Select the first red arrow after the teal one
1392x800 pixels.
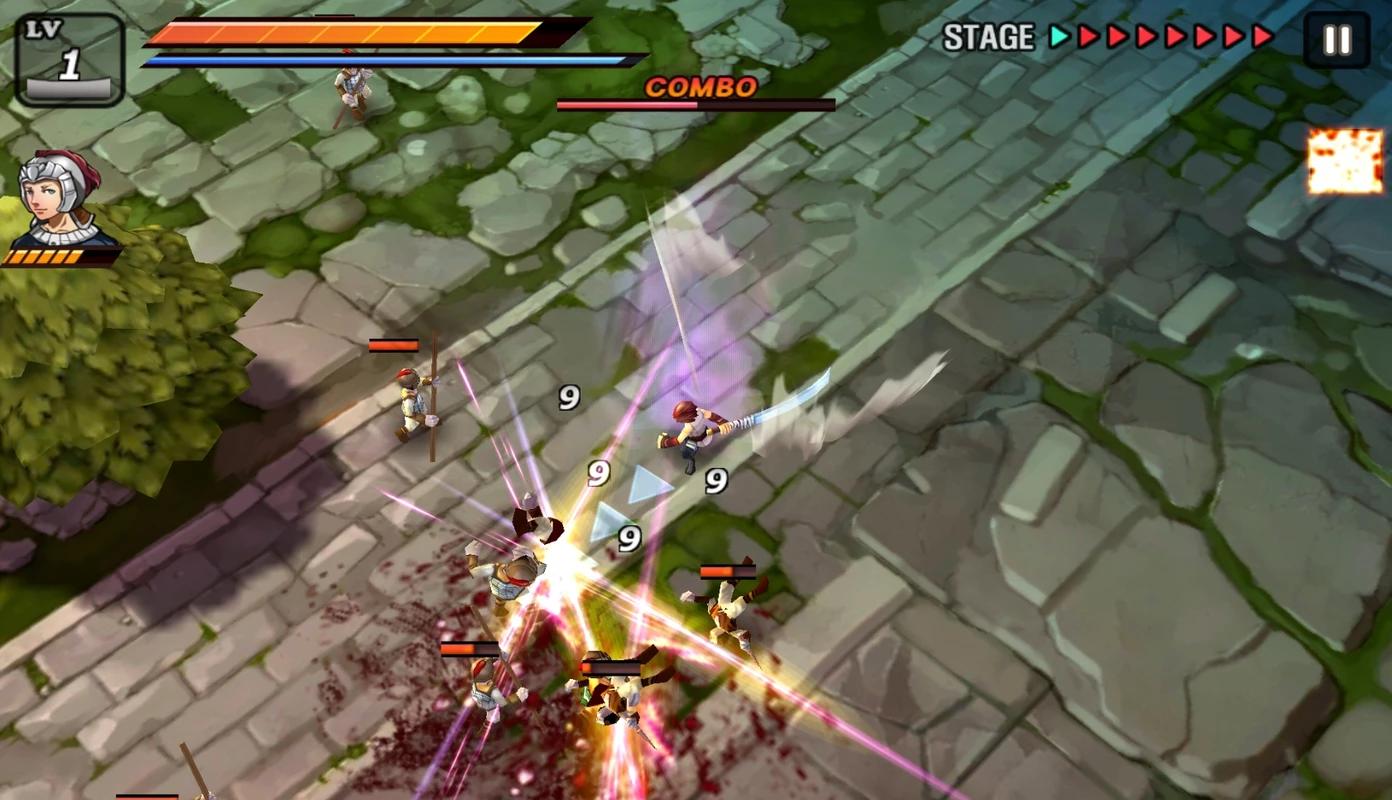click(1089, 34)
